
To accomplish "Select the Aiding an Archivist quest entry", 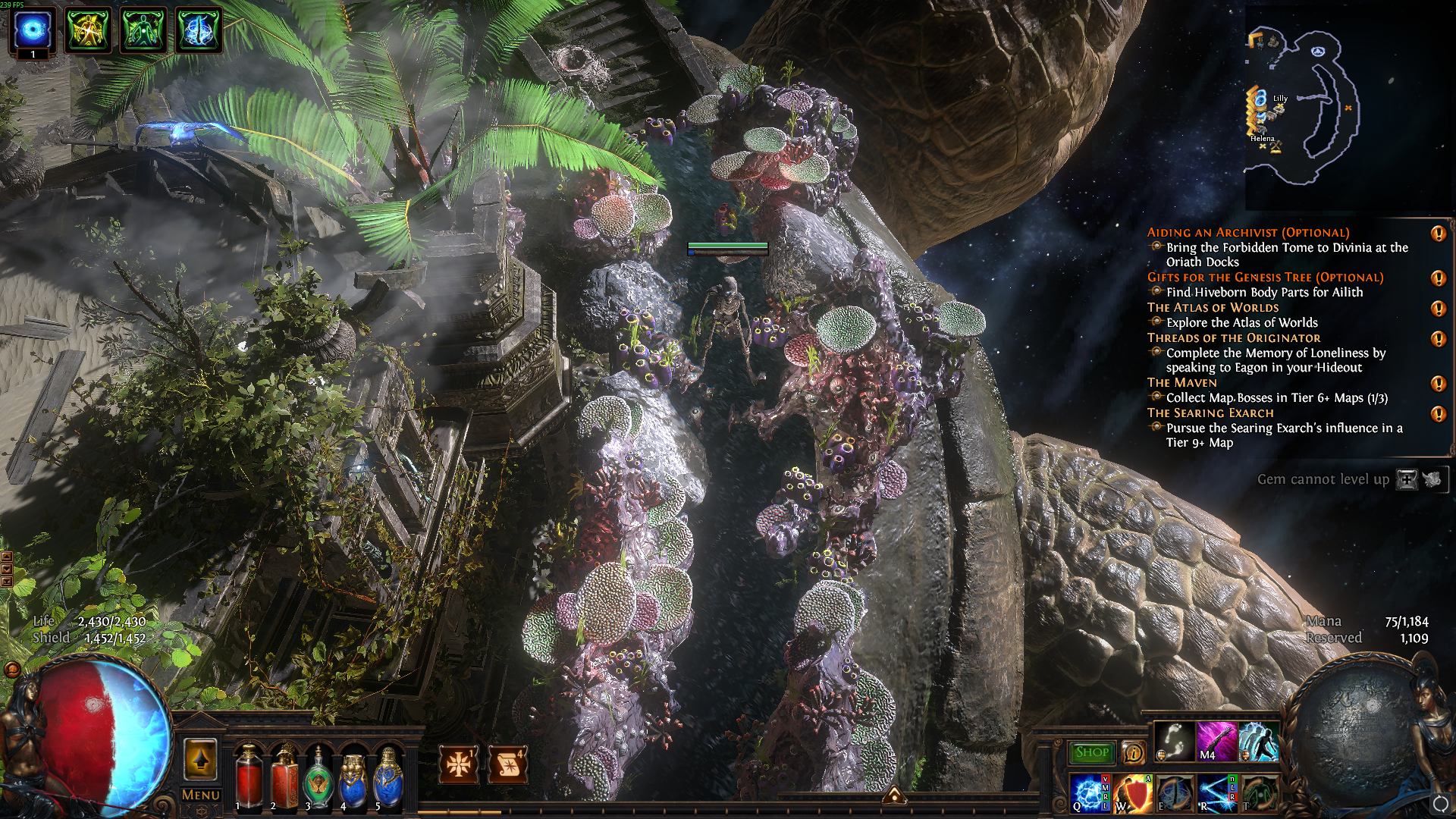I will pyautogui.click(x=1247, y=233).
